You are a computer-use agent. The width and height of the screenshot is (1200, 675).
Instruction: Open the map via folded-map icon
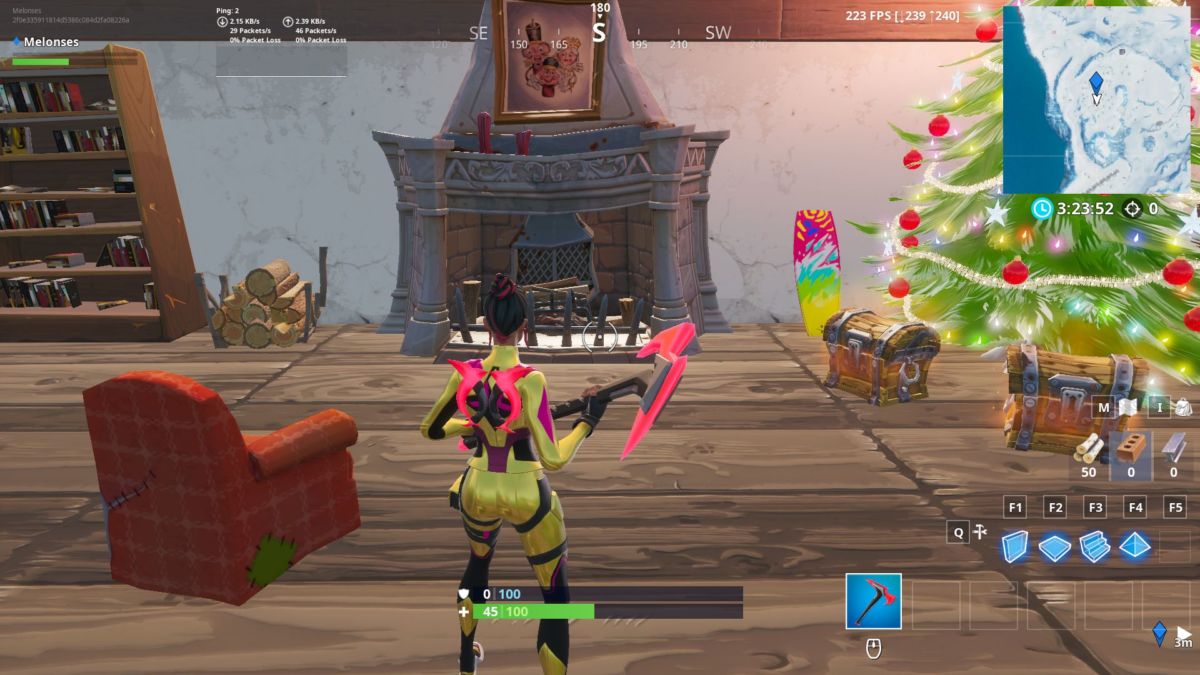click(x=1128, y=407)
